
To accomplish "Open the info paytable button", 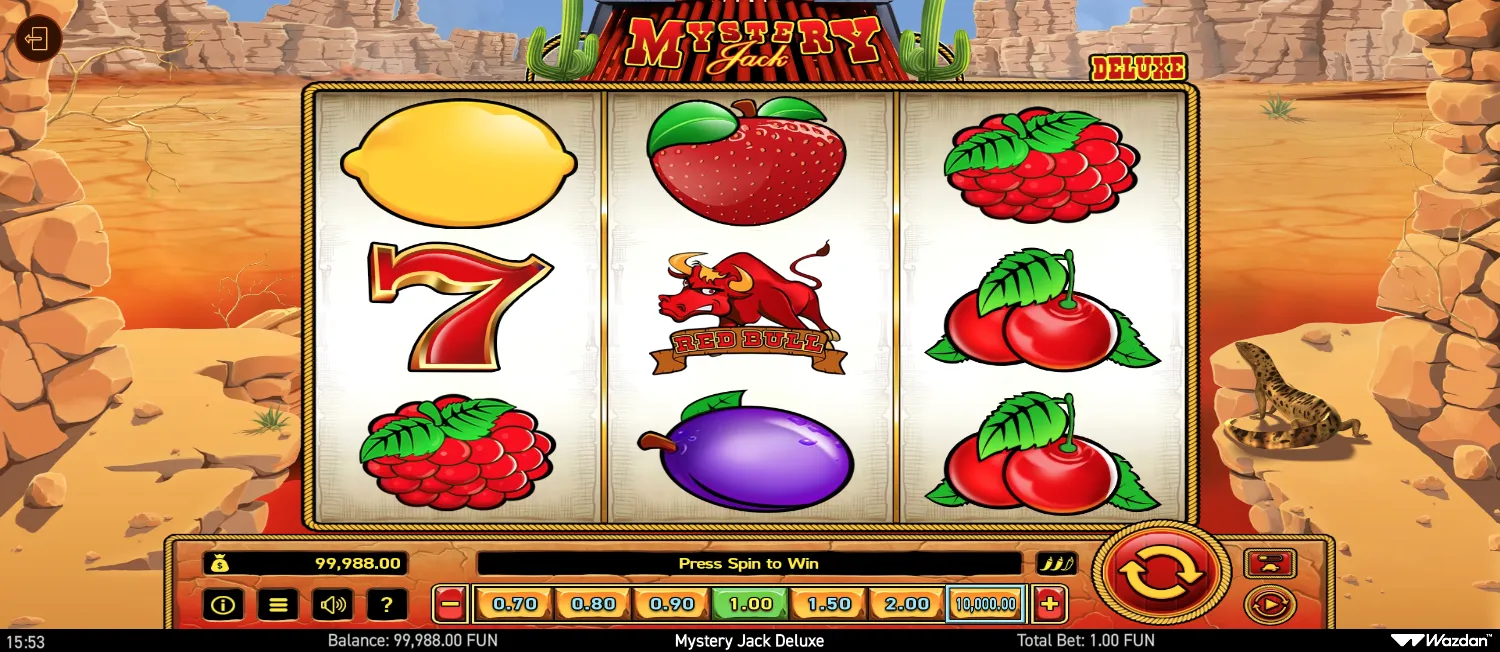I will click(x=223, y=604).
